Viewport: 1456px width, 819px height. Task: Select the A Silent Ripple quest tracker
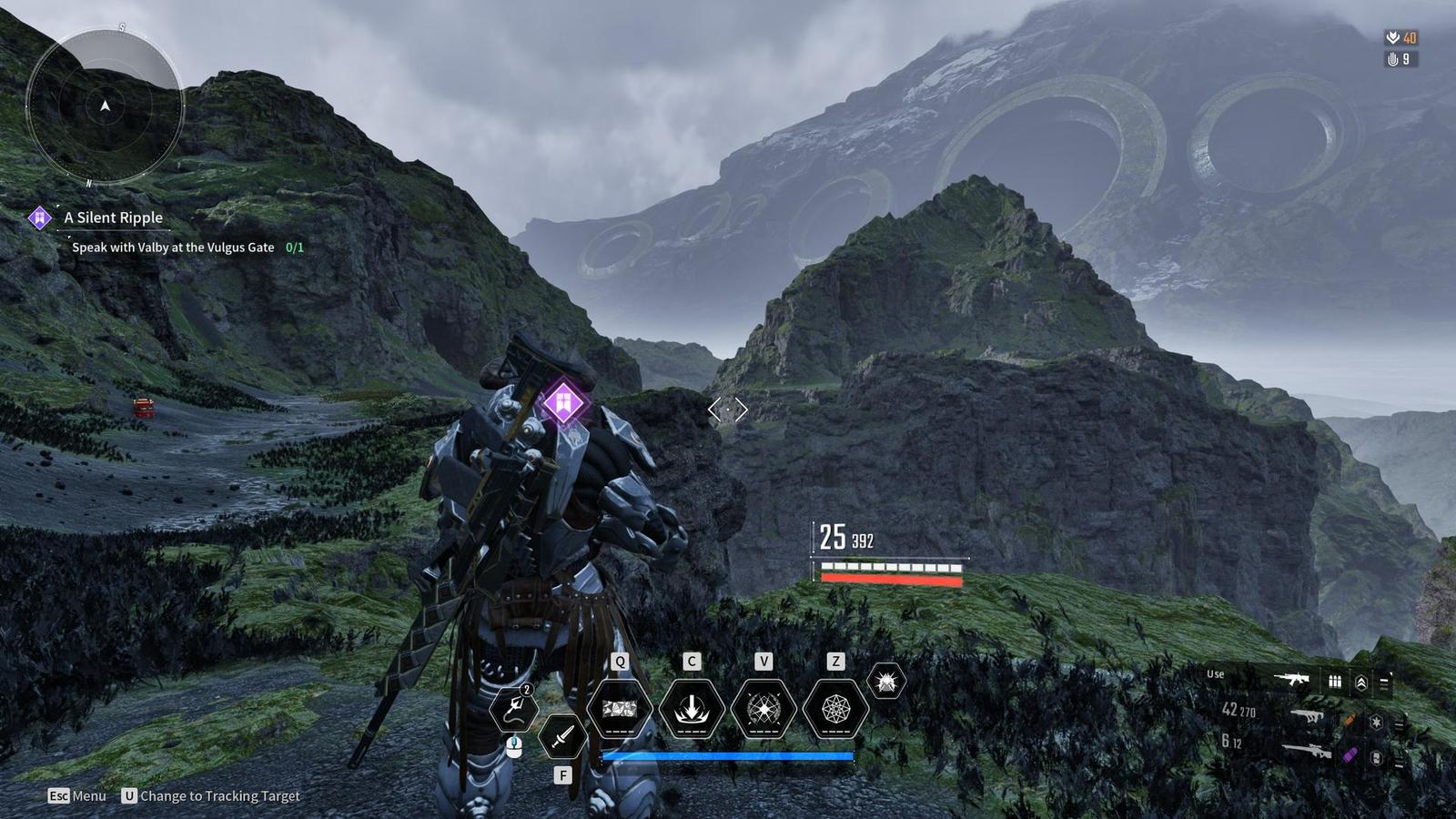(113, 217)
